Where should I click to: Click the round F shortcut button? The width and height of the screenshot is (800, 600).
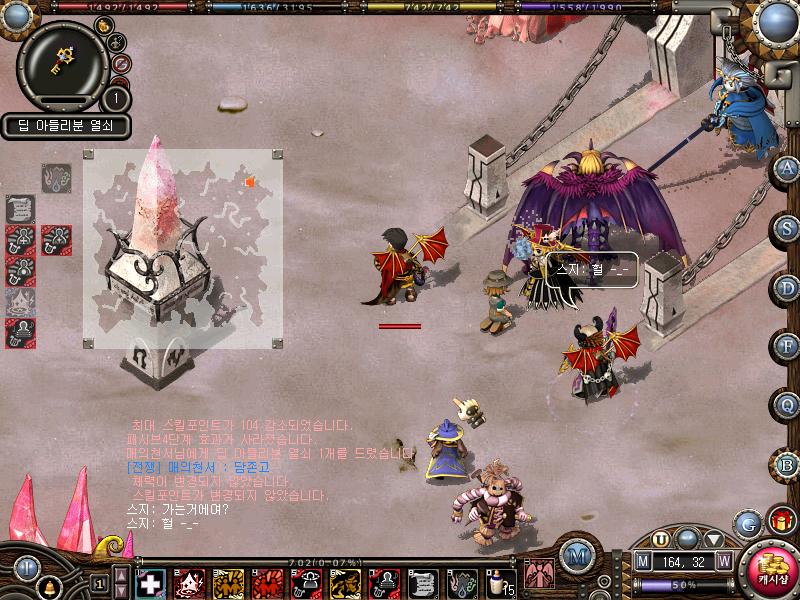(787, 347)
